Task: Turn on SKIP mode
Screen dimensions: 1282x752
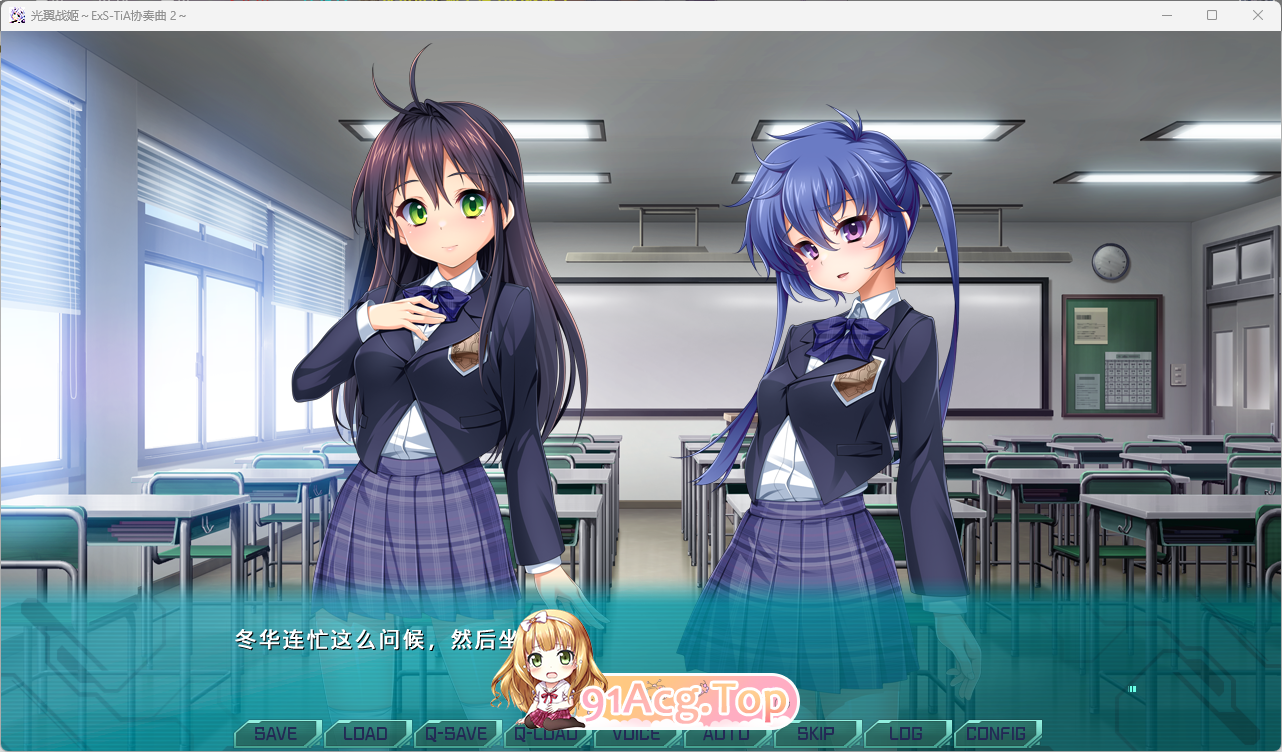Action: click(x=817, y=733)
